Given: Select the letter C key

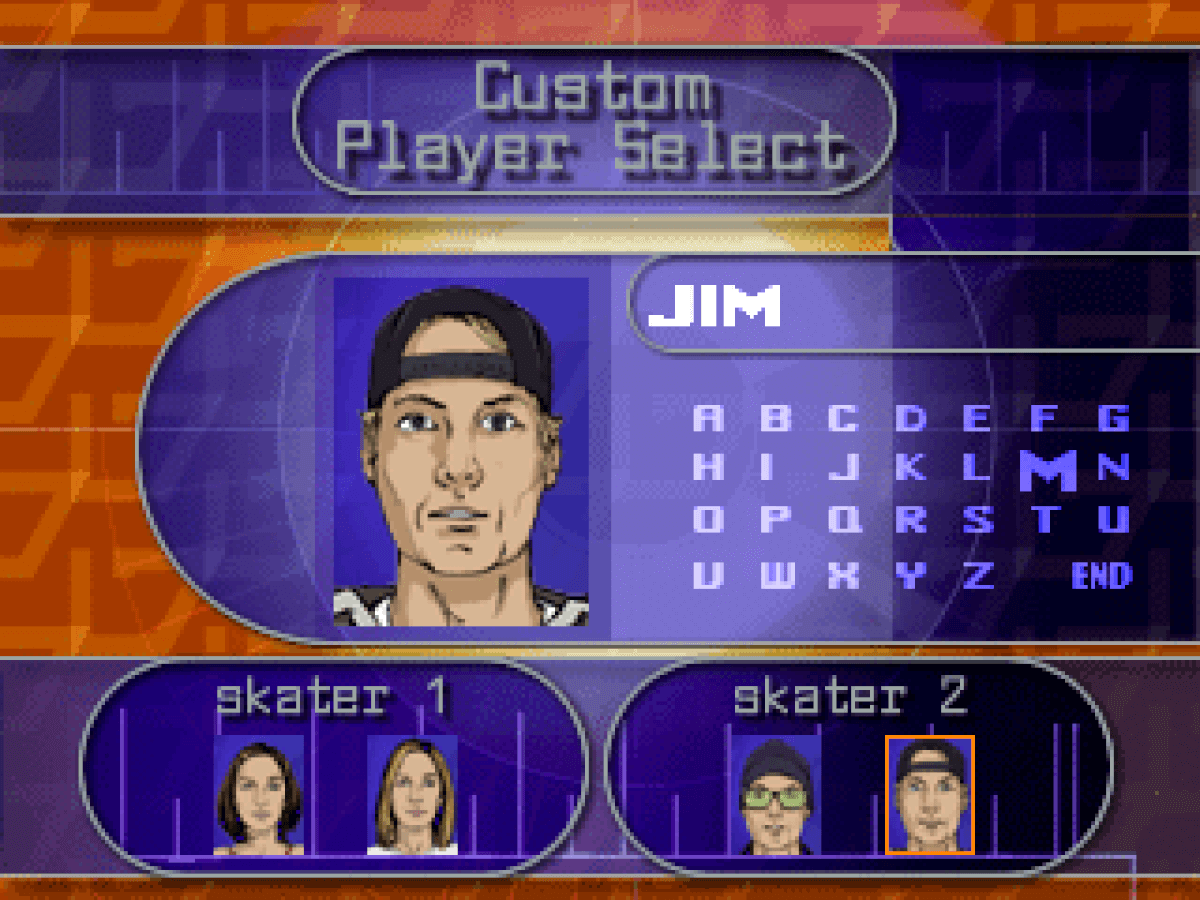Looking at the screenshot, I should point(843,418).
